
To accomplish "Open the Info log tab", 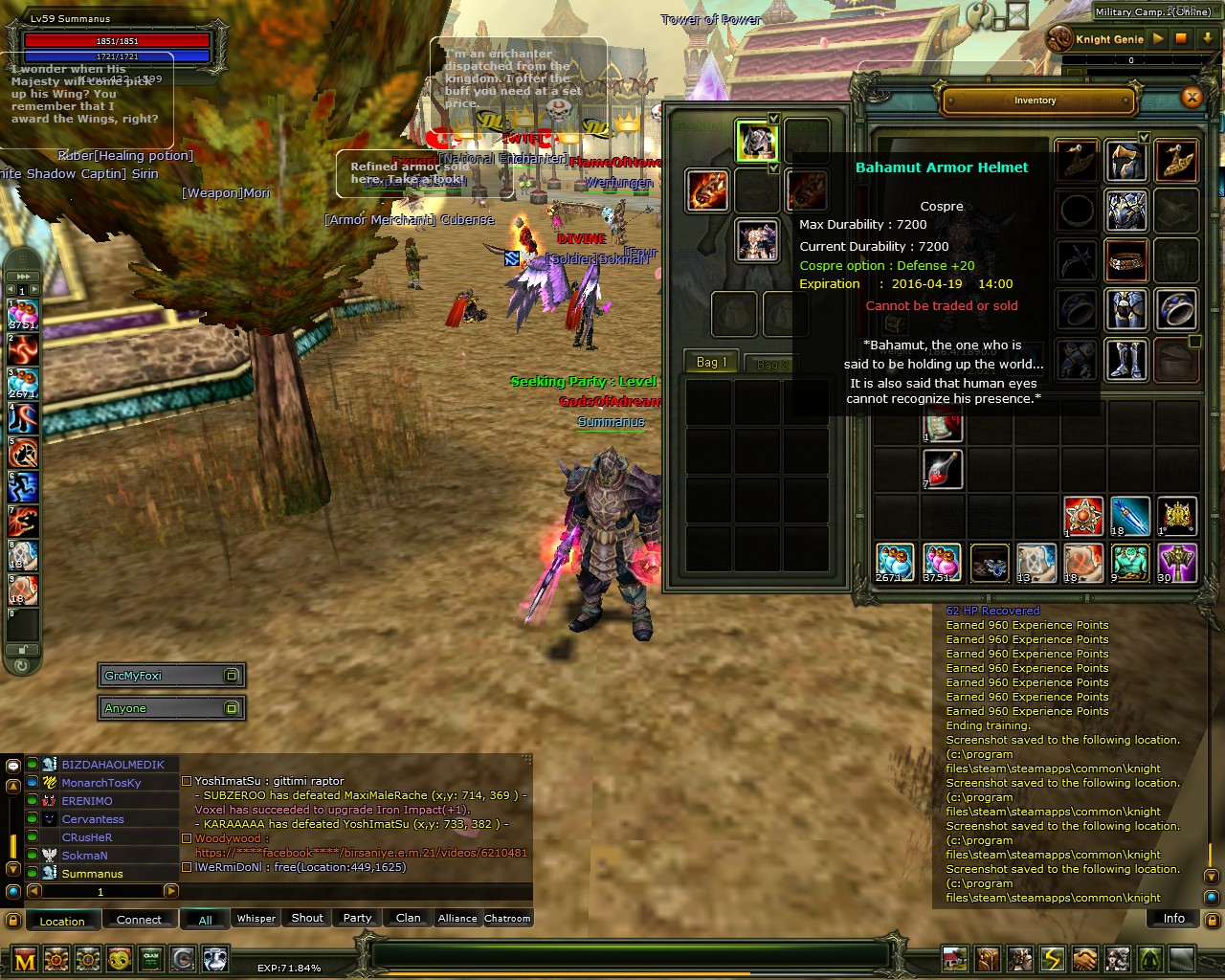I will 1173,918.
